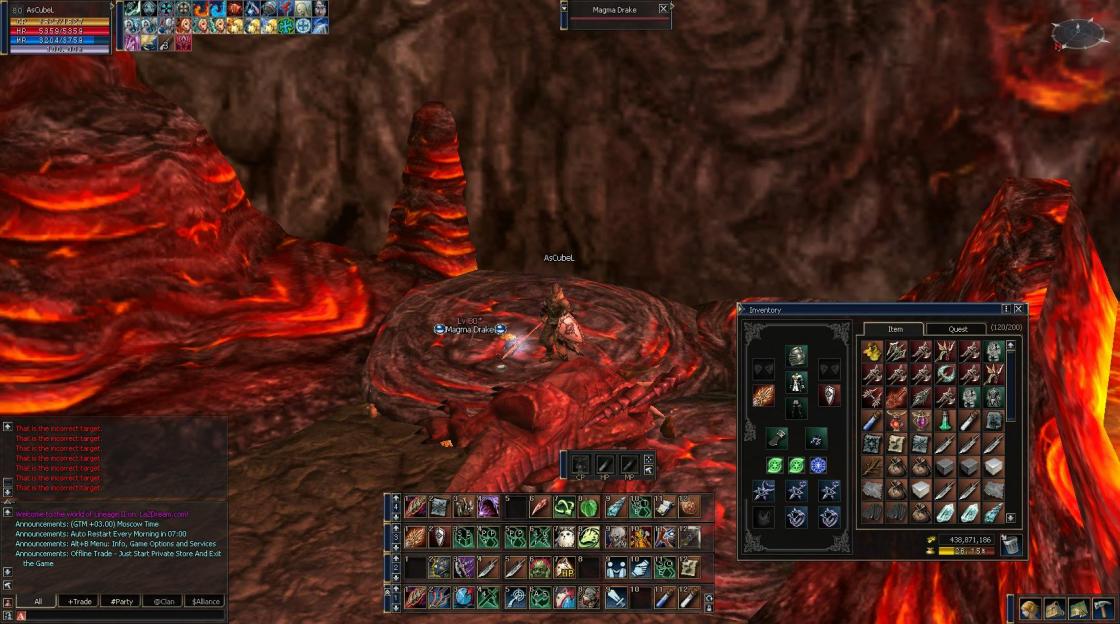Use the green orc face skill icon

click(x=540, y=568)
